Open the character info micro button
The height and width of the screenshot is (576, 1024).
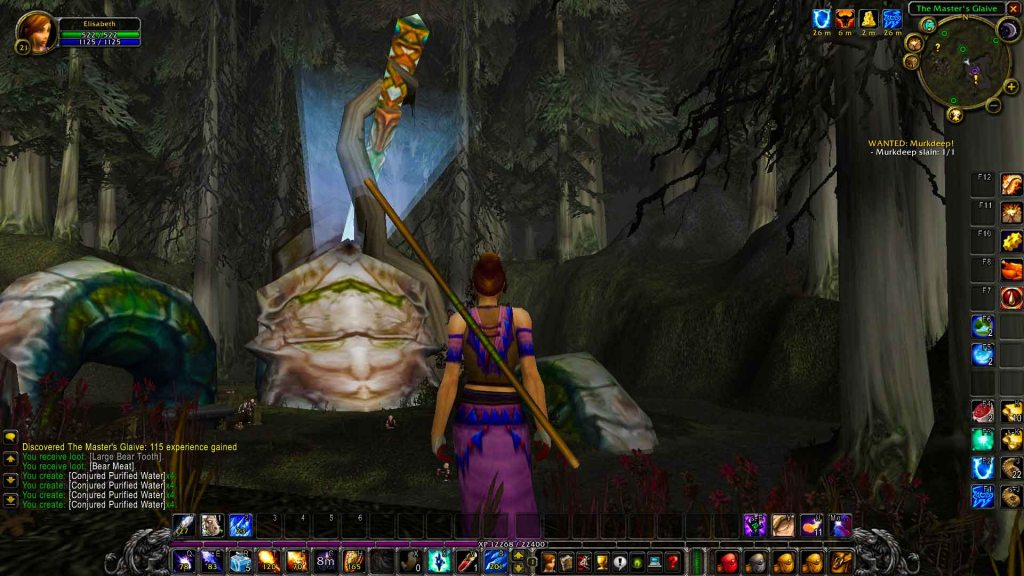(x=548, y=562)
